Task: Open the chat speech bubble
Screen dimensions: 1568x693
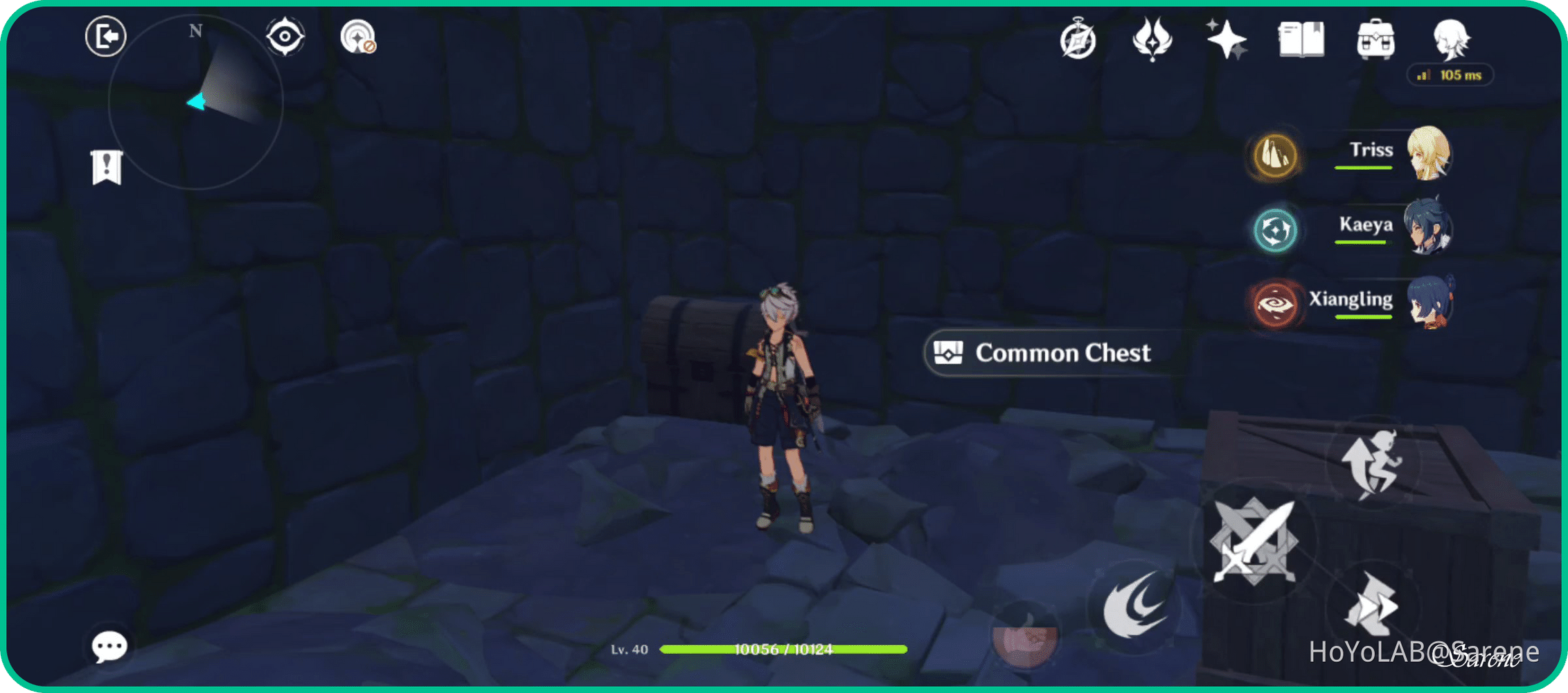Action: pyautogui.click(x=109, y=647)
